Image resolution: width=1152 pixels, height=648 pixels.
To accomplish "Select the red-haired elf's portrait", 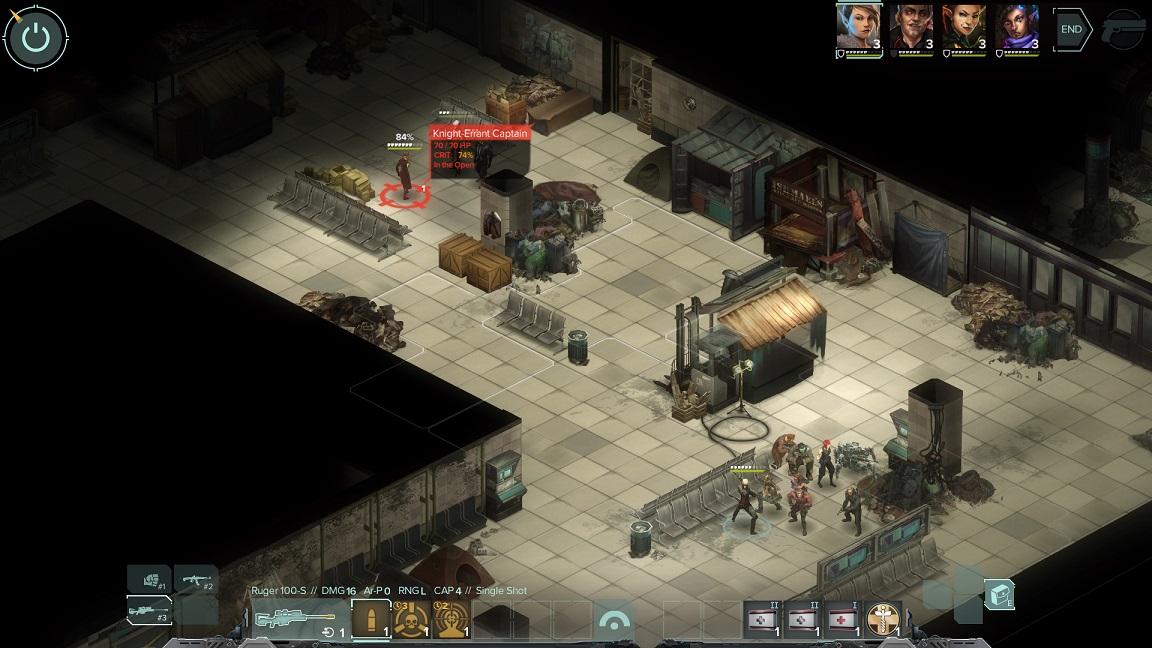I will pos(964,27).
